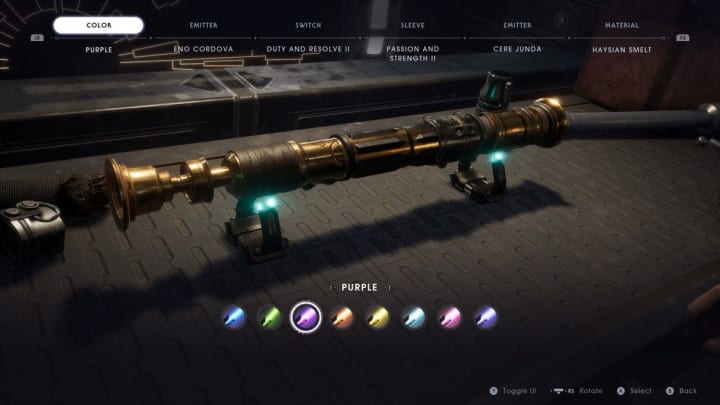Open the Switch customization tab
Image resolution: width=720 pixels, height=405 pixels.
(308, 25)
